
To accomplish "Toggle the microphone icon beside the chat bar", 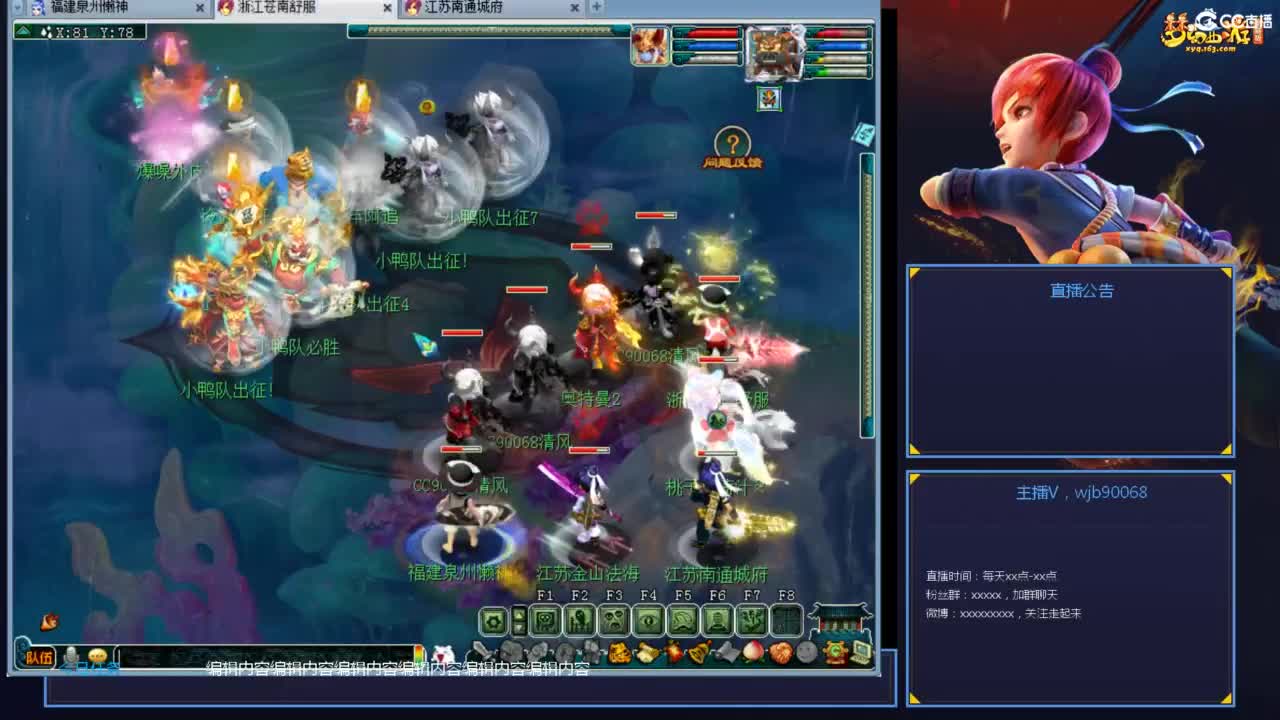I will click(72, 655).
